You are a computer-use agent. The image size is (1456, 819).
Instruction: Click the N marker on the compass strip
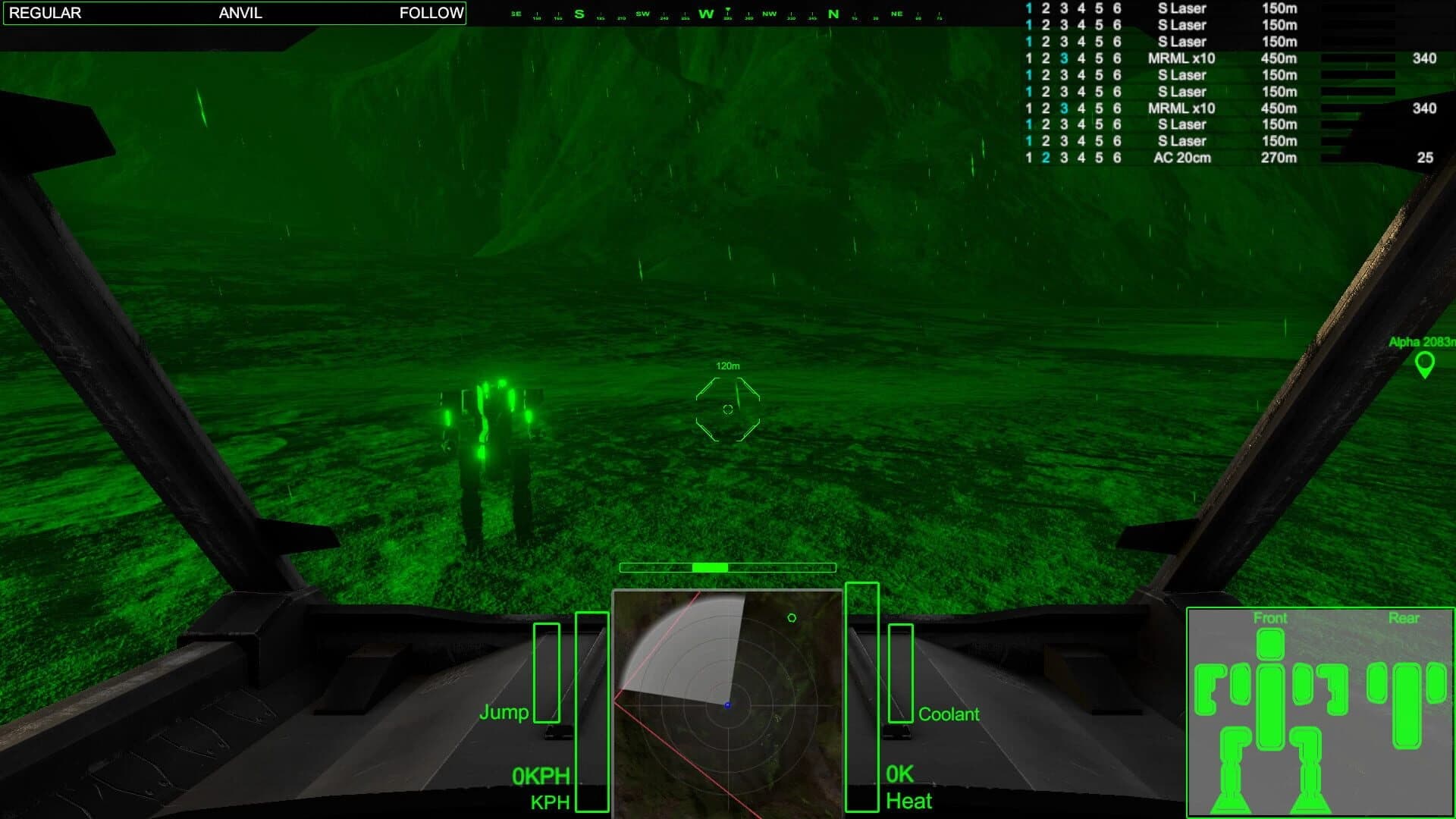833,13
